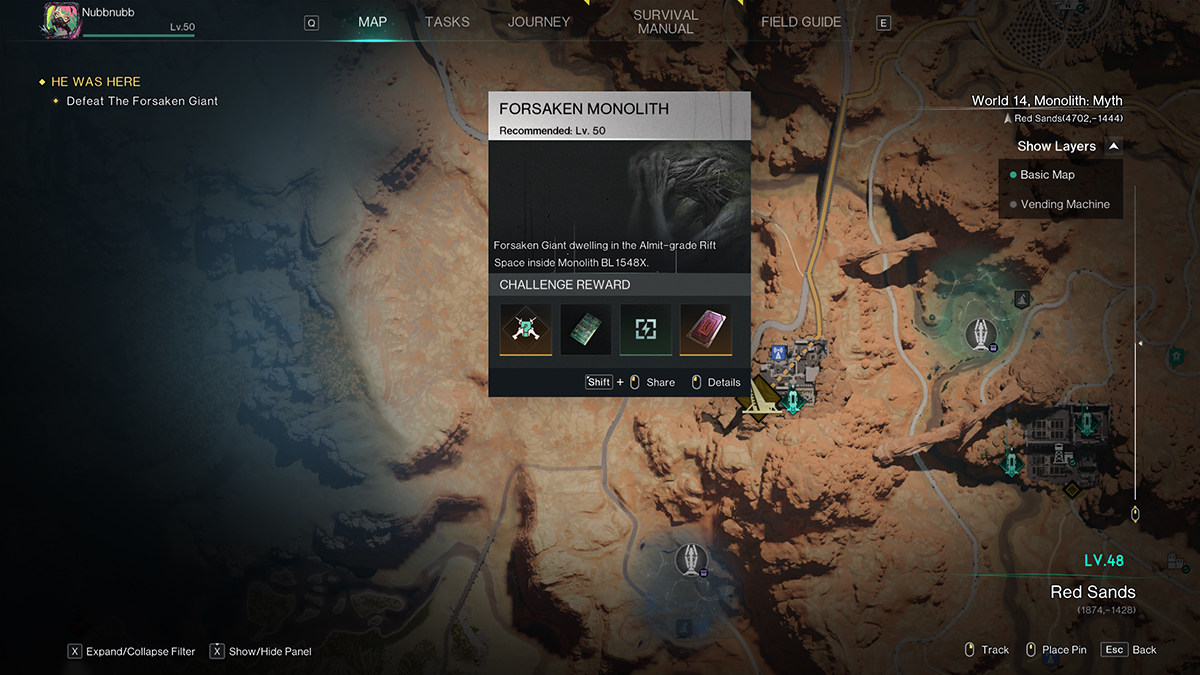This screenshot has width=1200, height=675.
Task: Click the Forsaken Monolith marker on the map
Action: point(759,402)
